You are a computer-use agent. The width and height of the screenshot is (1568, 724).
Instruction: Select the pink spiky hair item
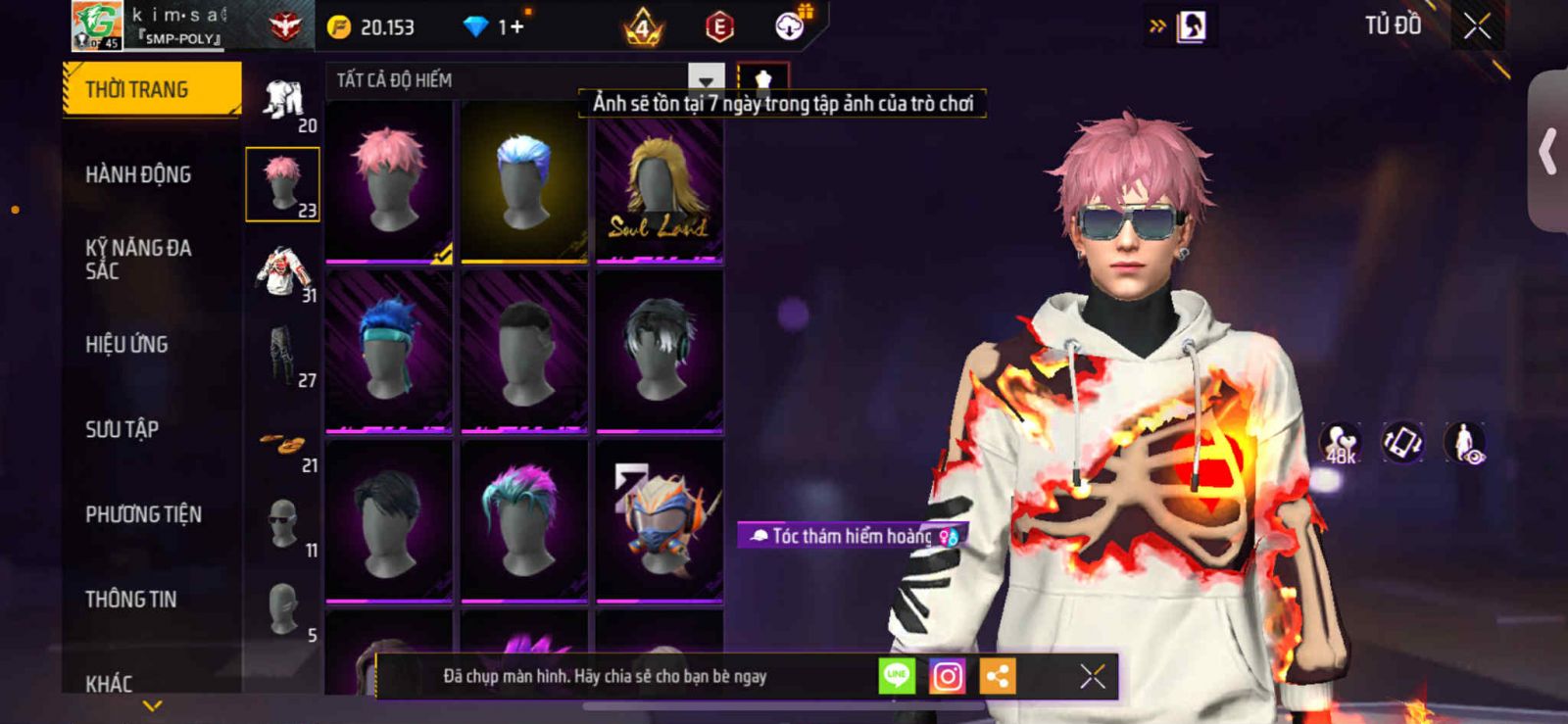[x=389, y=181]
